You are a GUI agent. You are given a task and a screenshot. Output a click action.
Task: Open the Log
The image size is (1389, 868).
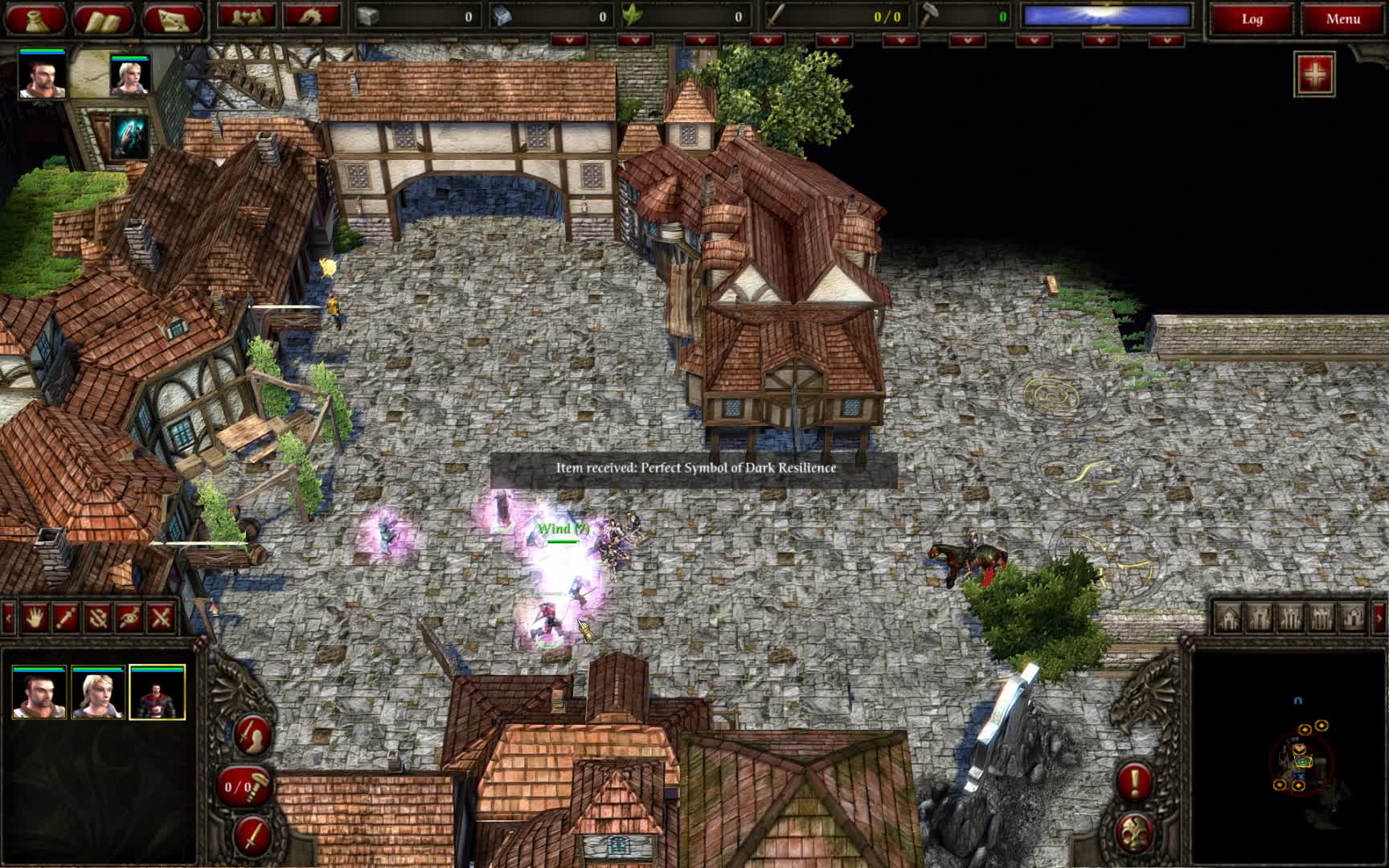coord(1252,18)
